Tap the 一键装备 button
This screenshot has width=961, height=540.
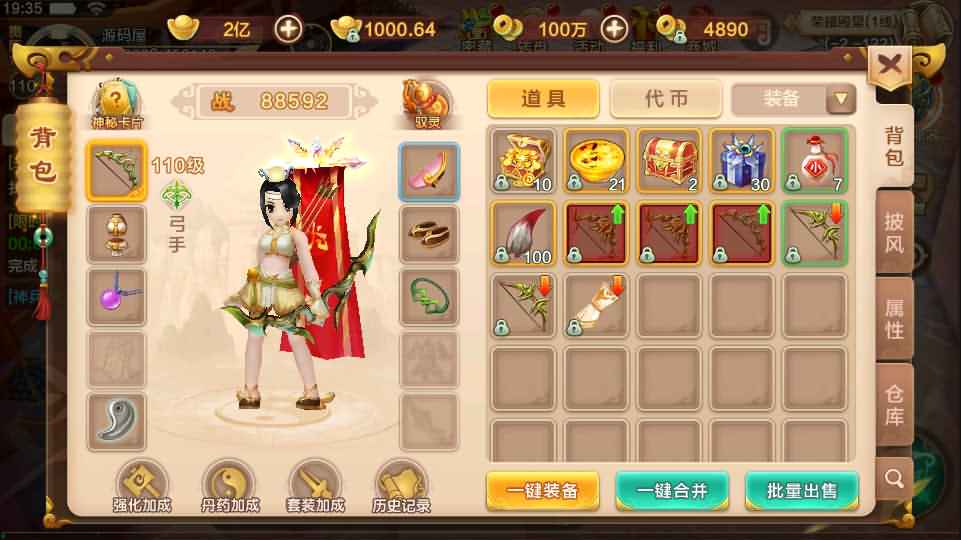pos(543,490)
